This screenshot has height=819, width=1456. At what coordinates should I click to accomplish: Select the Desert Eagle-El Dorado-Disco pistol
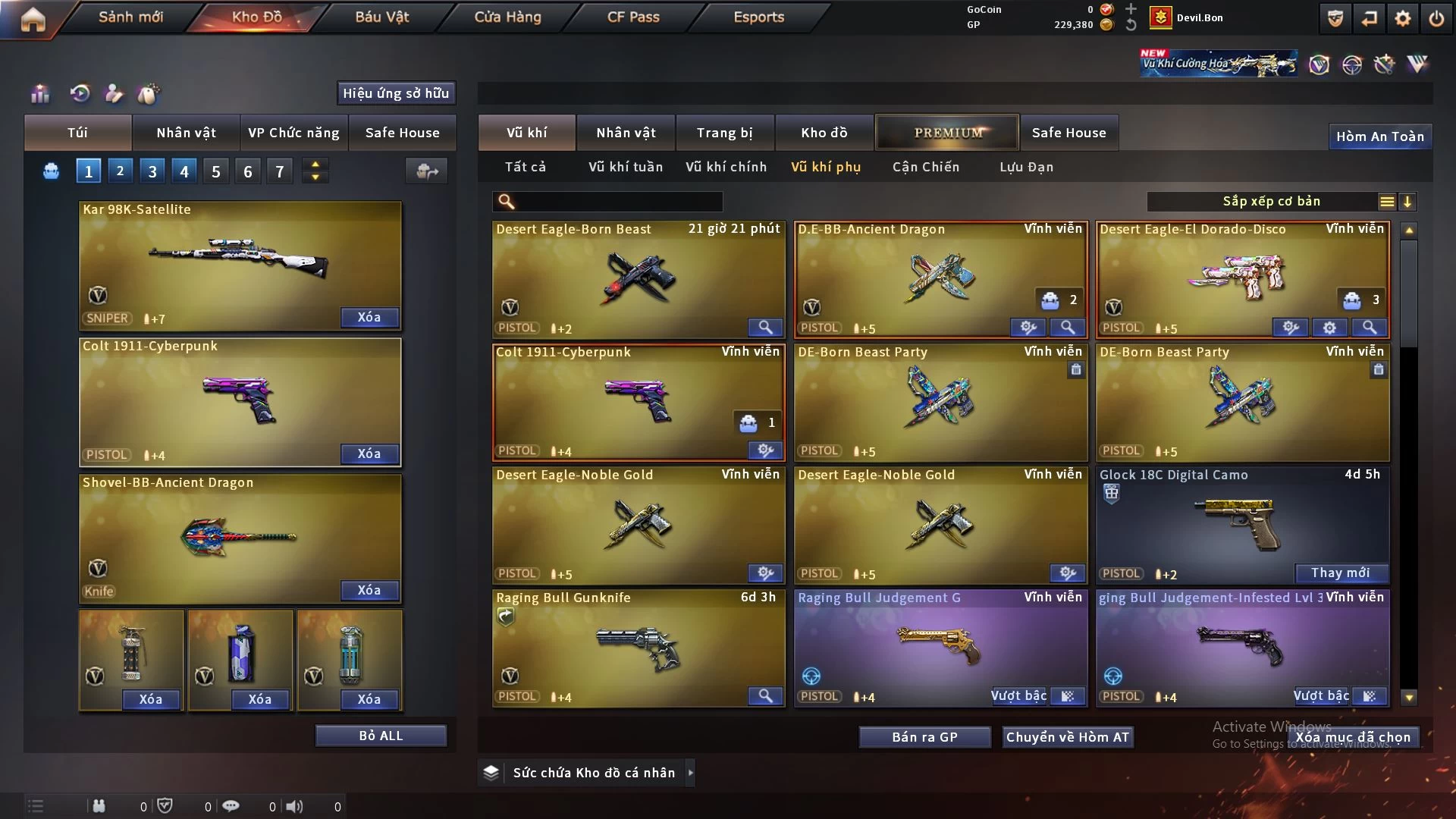[1241, 277]
